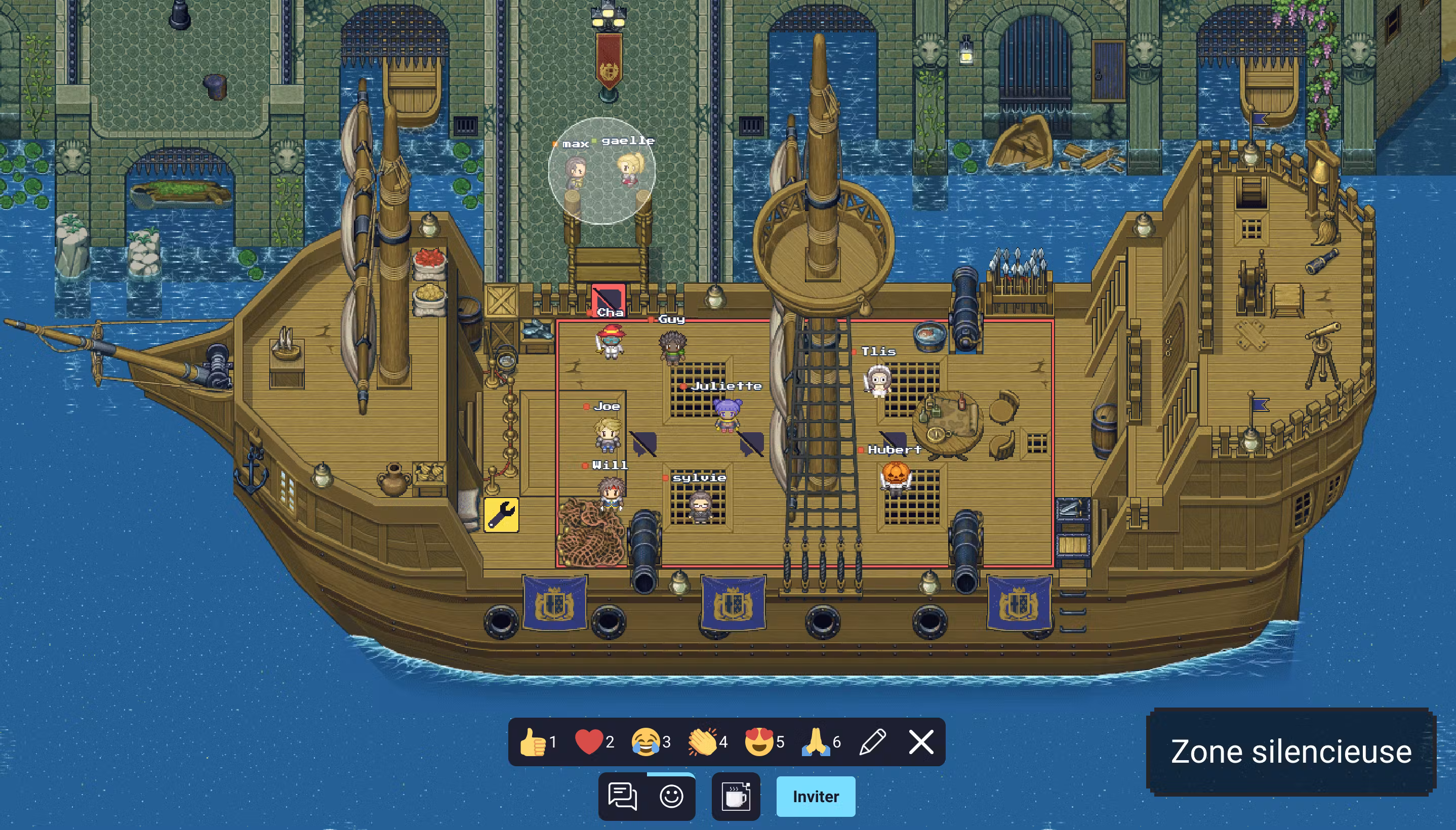Image resolution: width=1456 pixels, height=830 pixels.
Task: Close the emoji reaction bar
Action: [921, 742]
